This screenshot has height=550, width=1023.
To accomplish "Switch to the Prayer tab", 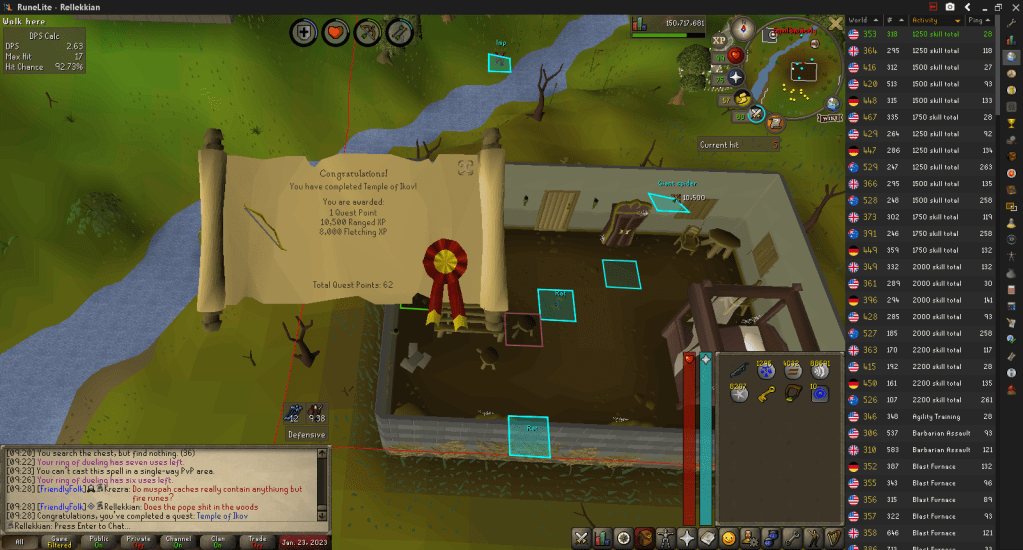I will 688,538.
